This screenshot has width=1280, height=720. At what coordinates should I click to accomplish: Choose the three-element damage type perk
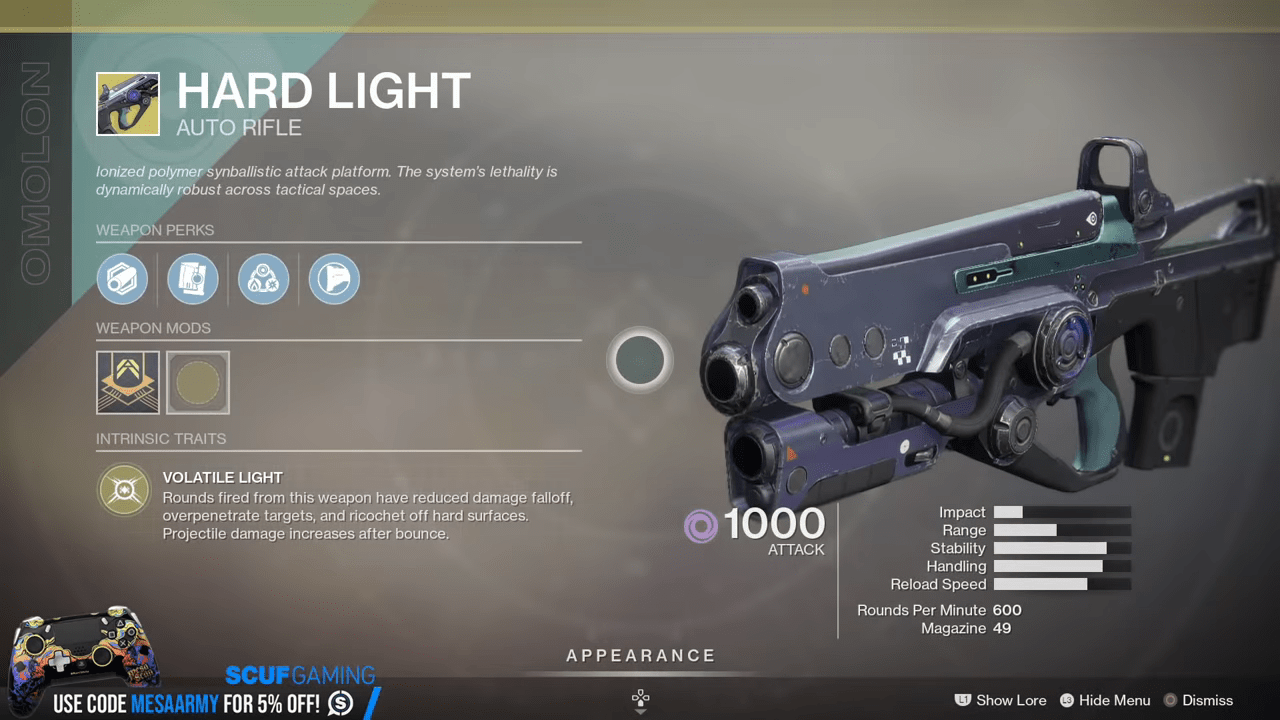(263, 278)
